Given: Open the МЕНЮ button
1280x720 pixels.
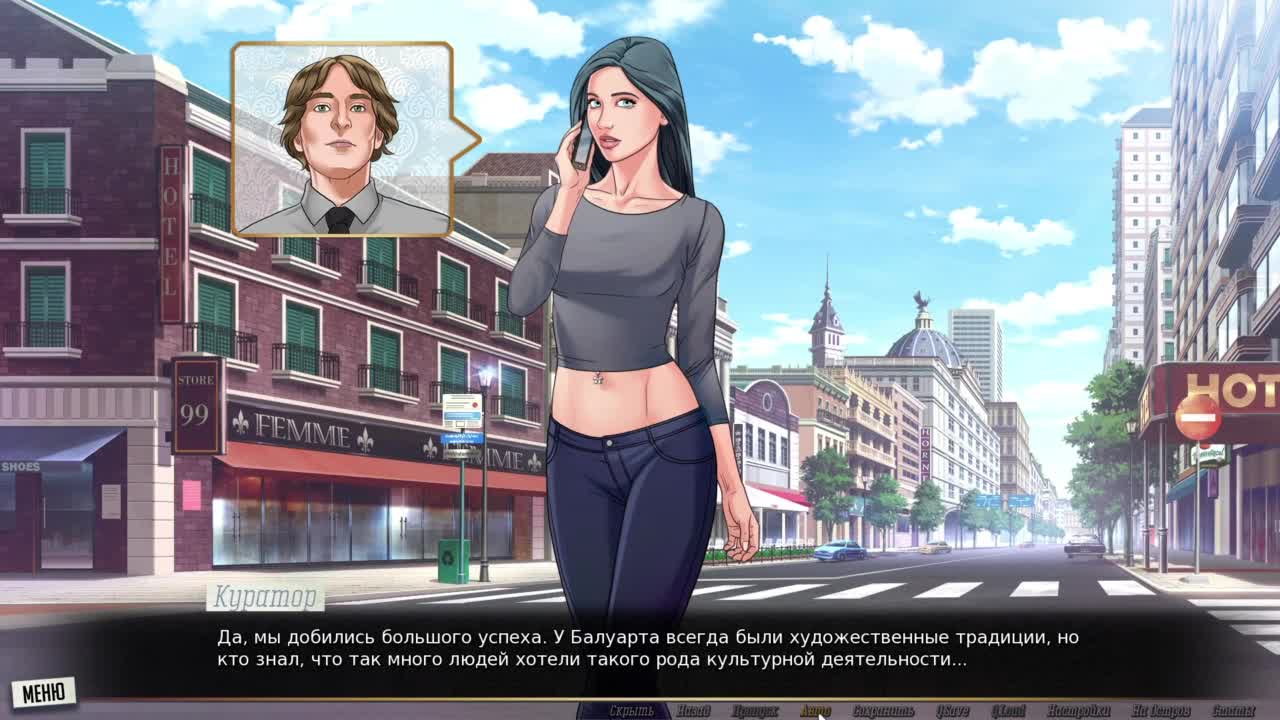Looking at the screenshot, I should [x=43, y=692].
